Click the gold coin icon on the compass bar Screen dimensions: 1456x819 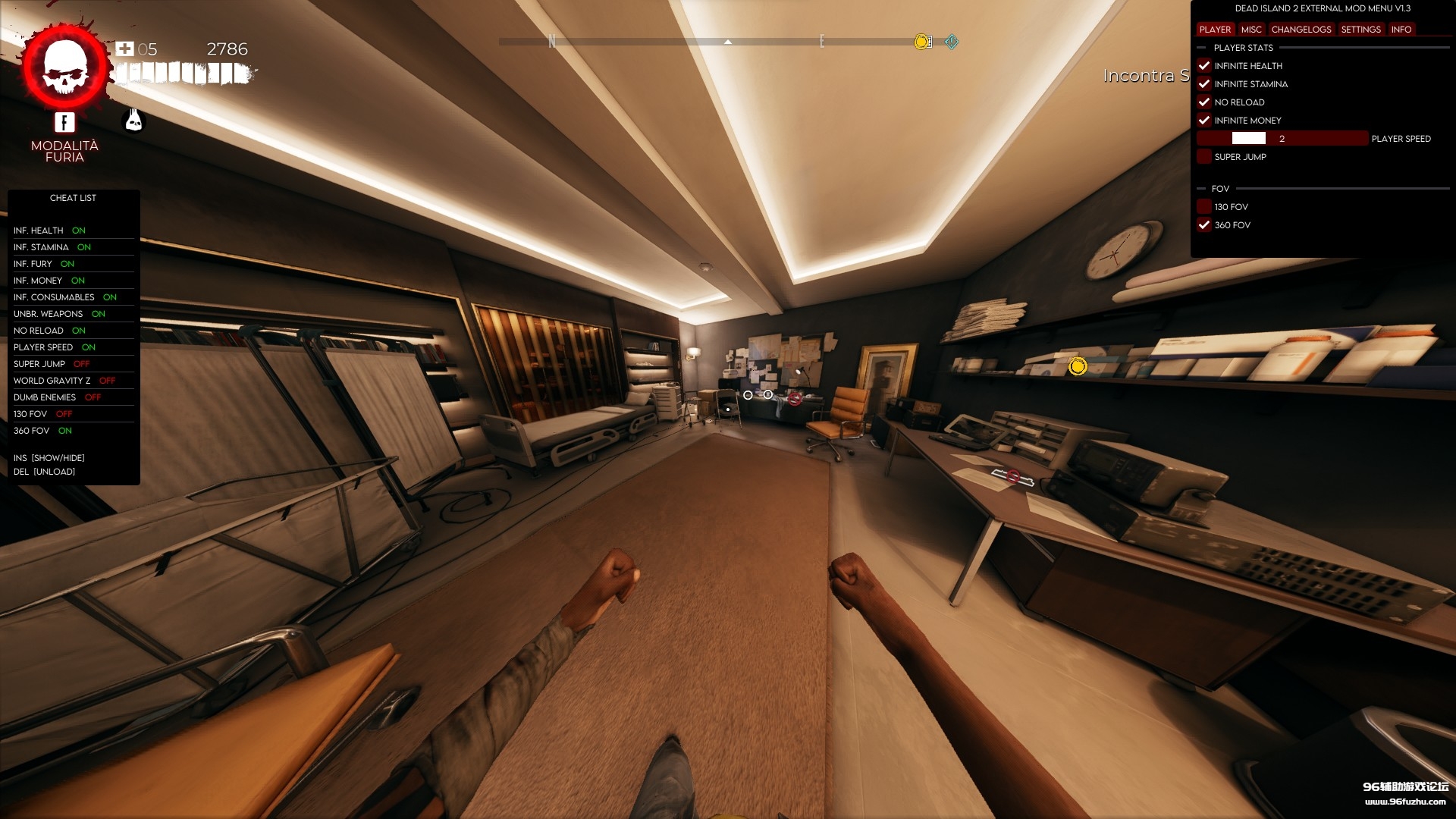coord(921,42)
